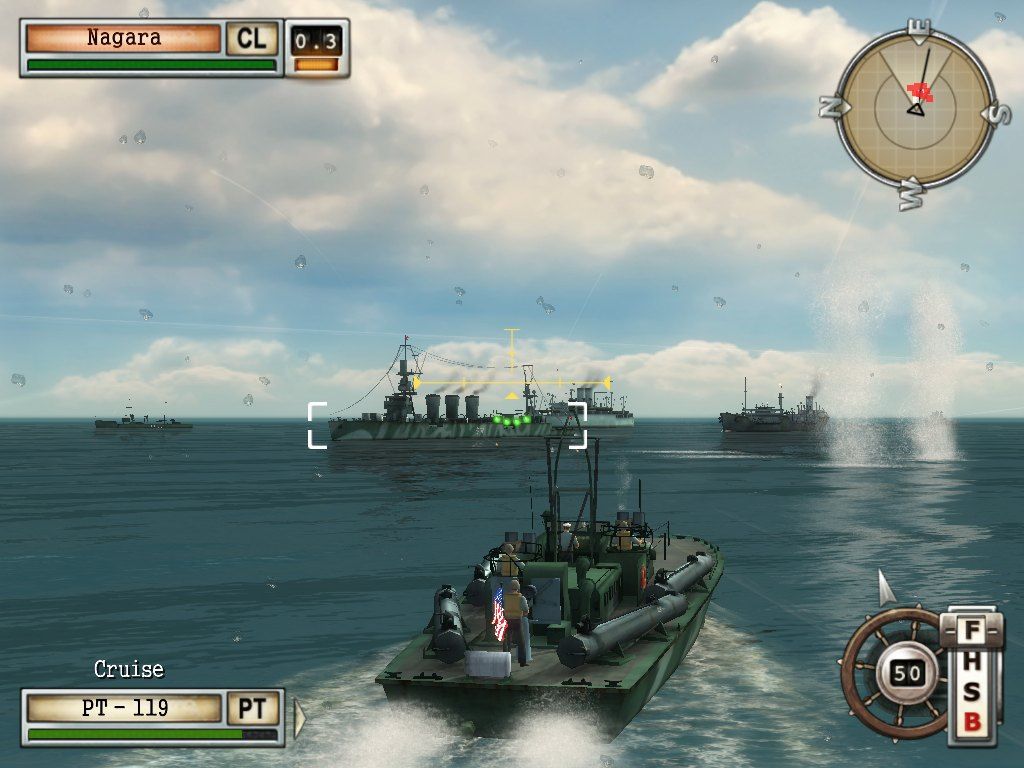Expand the arrow beside the PT badge
The image size is (1024, 768).
[x=298, y=716]
